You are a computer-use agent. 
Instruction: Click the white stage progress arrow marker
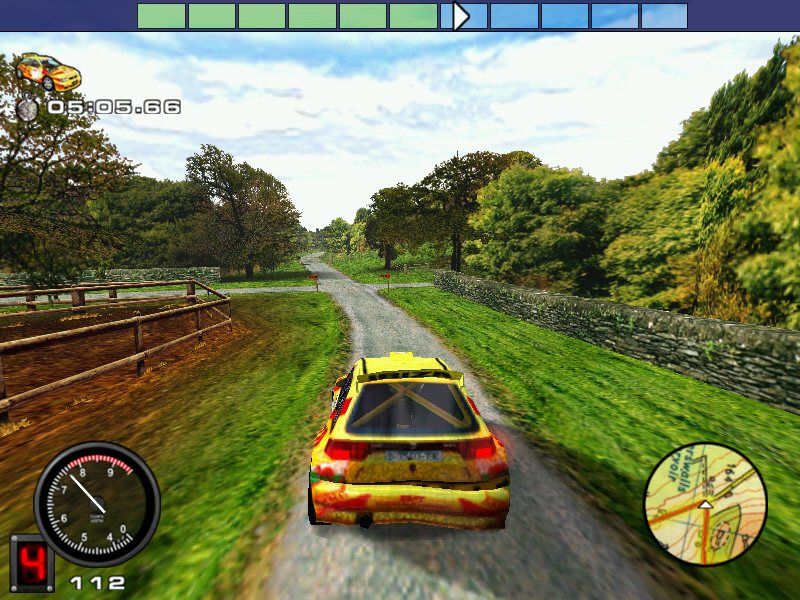tap(460, 16)
